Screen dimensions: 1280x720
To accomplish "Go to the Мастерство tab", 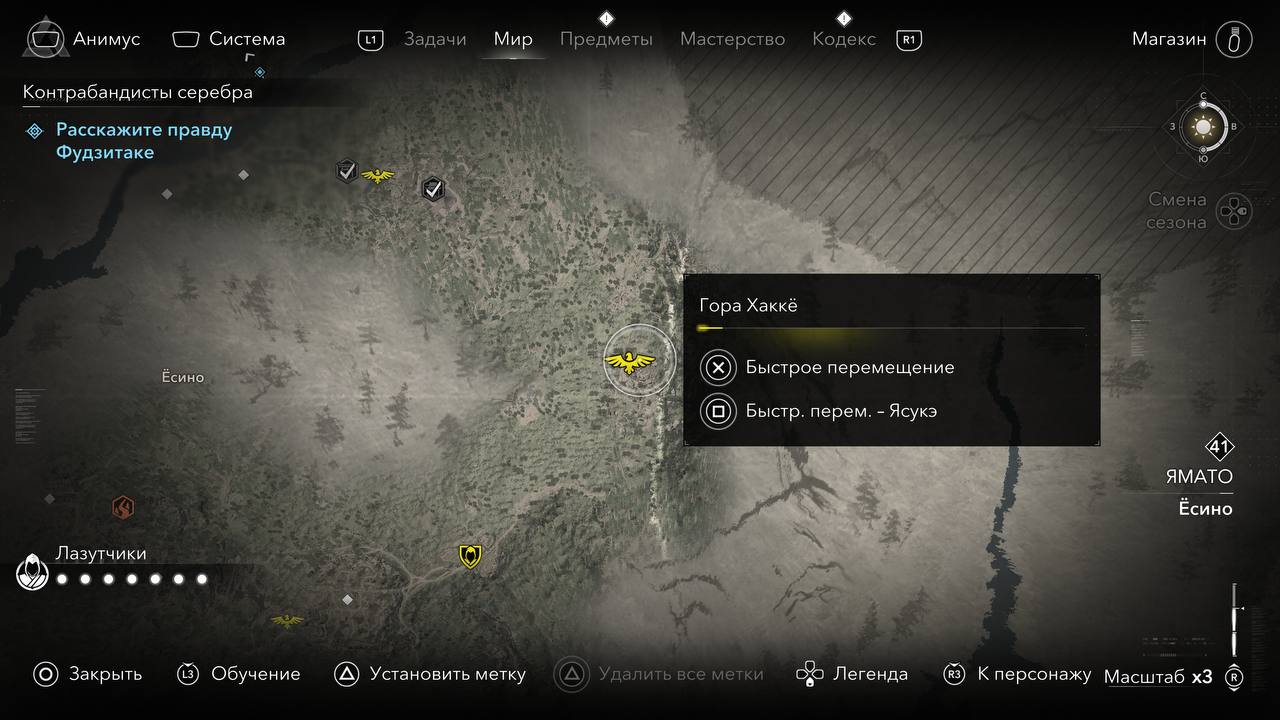I will 732,40.
